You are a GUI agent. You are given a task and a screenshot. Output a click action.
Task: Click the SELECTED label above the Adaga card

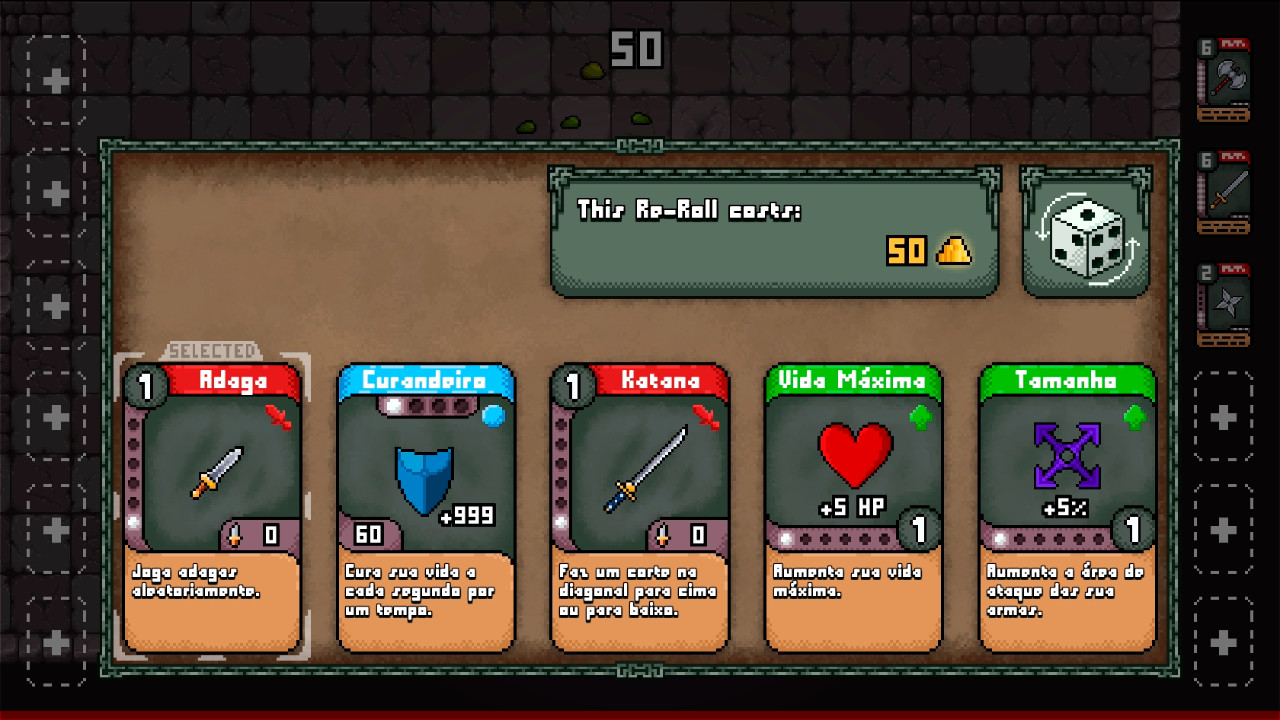214,351
